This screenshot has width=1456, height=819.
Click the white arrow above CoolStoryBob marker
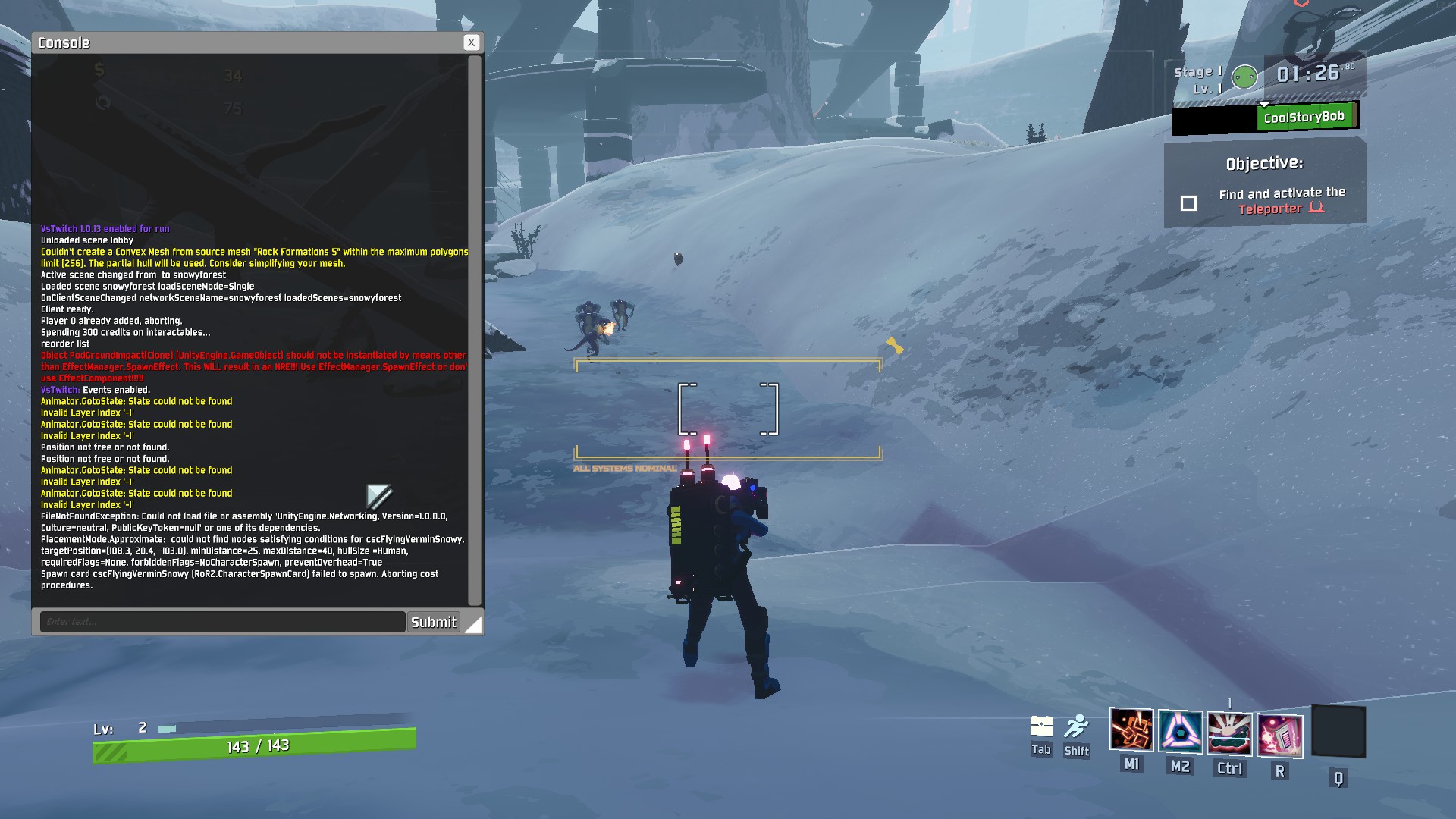(1264, 104)
